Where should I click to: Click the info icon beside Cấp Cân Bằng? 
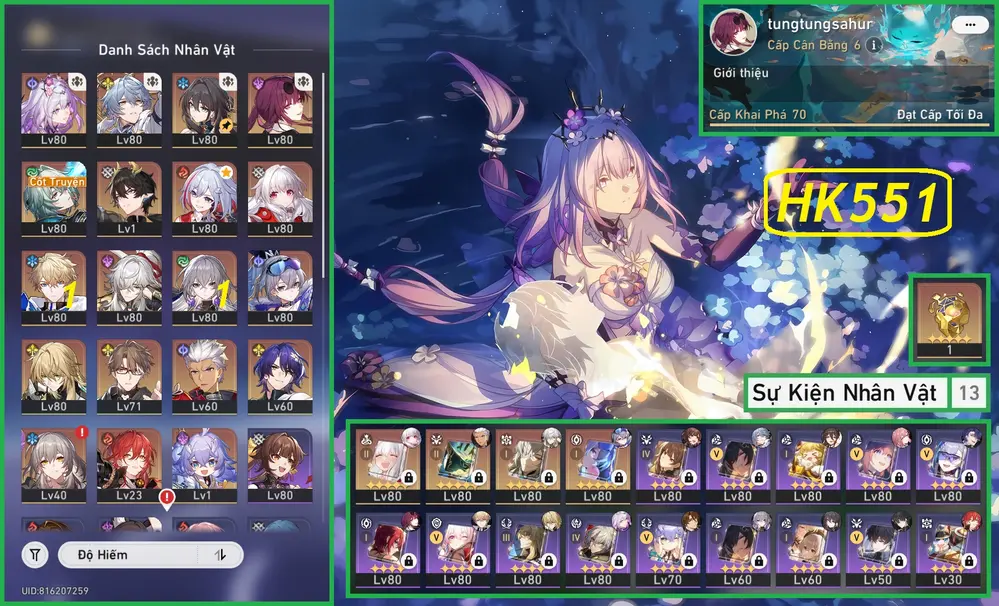[x=874, y=46]
